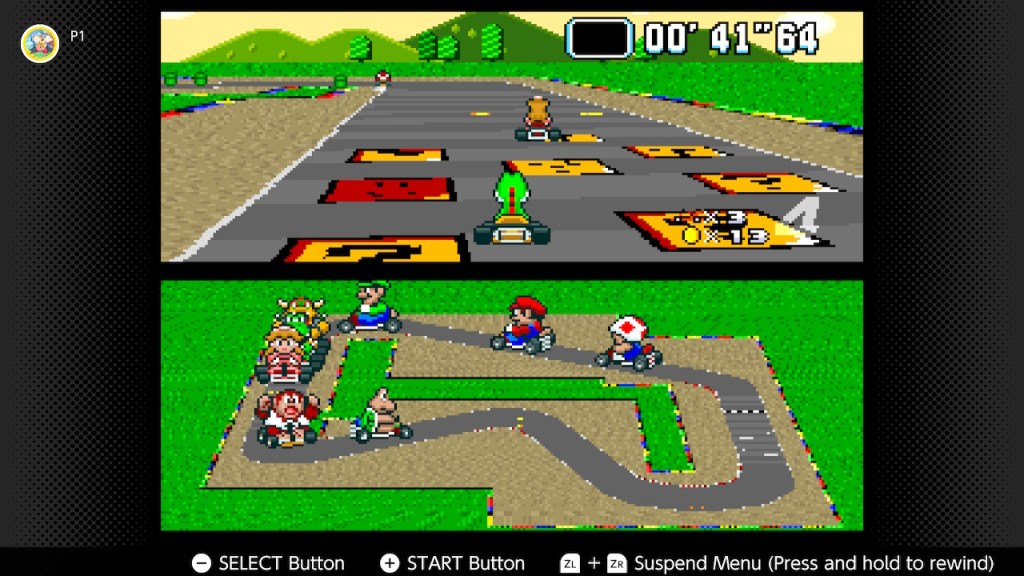
Task: Click the P1 player profile avatar
Action: 40,43
